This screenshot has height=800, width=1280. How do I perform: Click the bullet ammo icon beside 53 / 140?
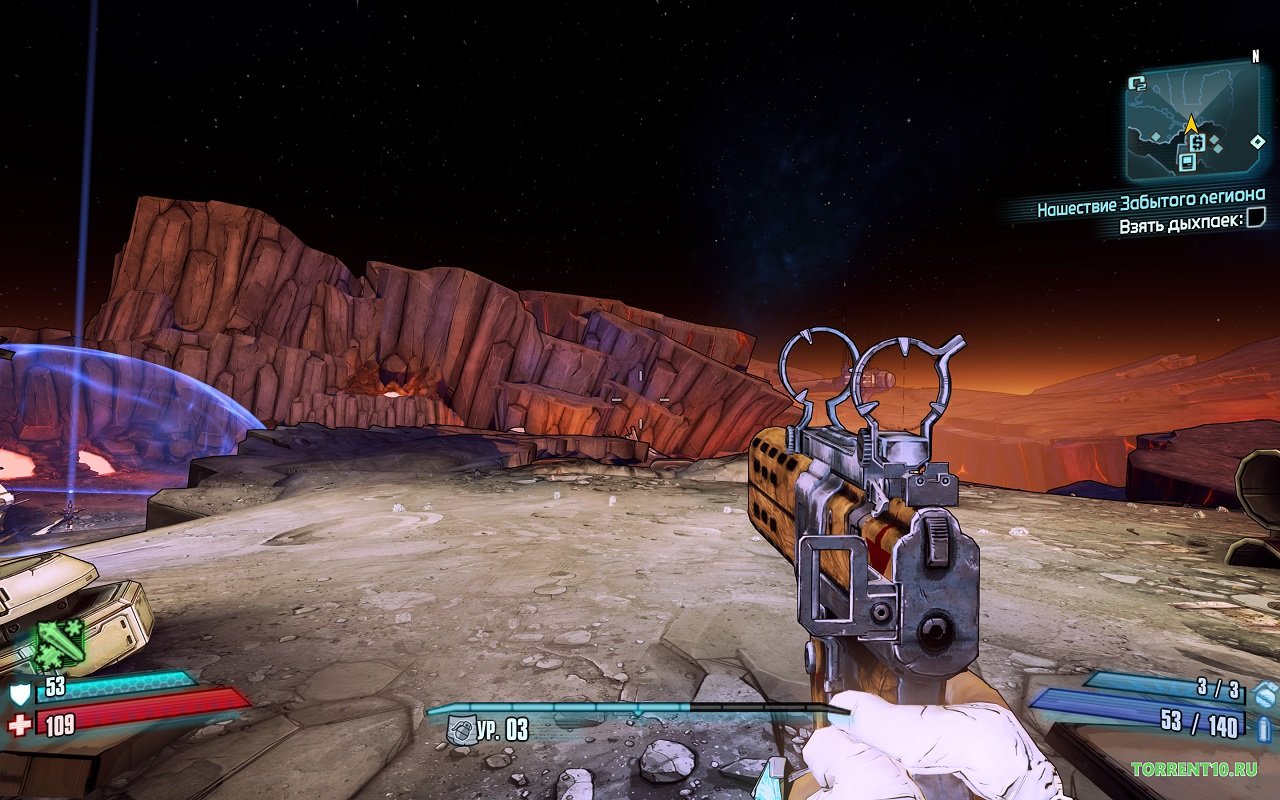1263,727
